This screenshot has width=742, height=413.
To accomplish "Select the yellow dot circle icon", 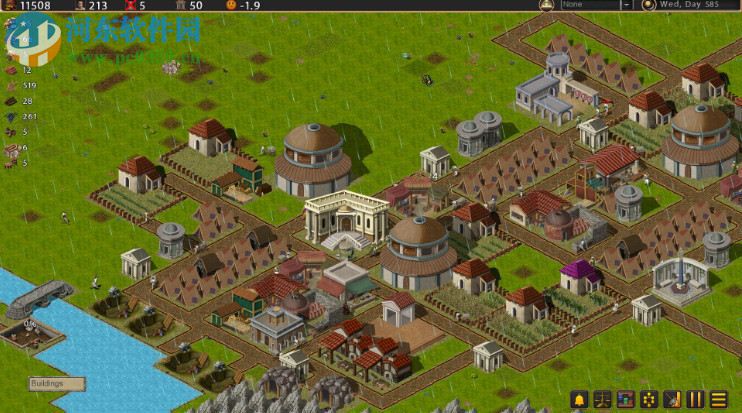I will 650,399.
